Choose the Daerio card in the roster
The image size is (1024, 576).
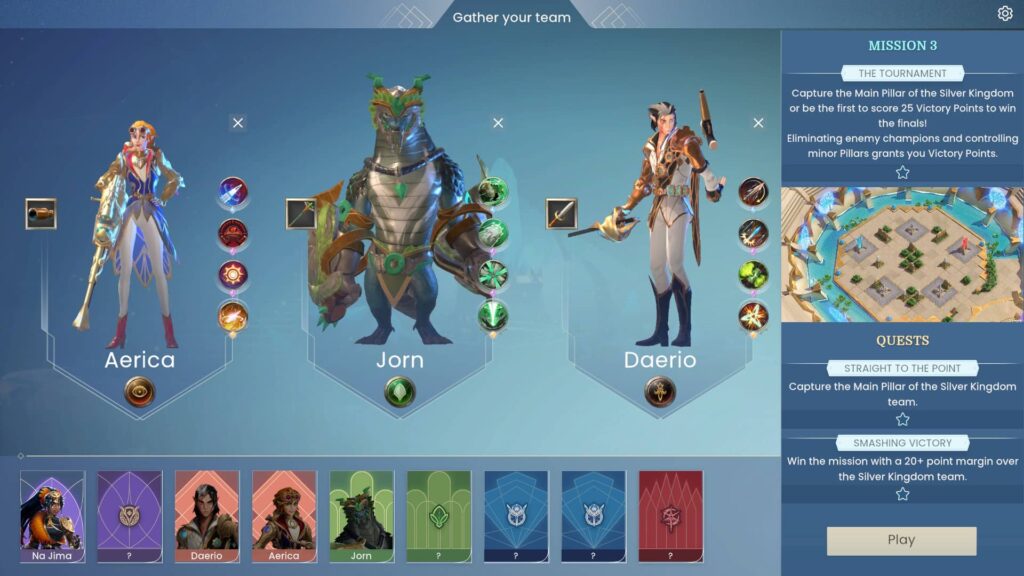(x=207, y=516)
